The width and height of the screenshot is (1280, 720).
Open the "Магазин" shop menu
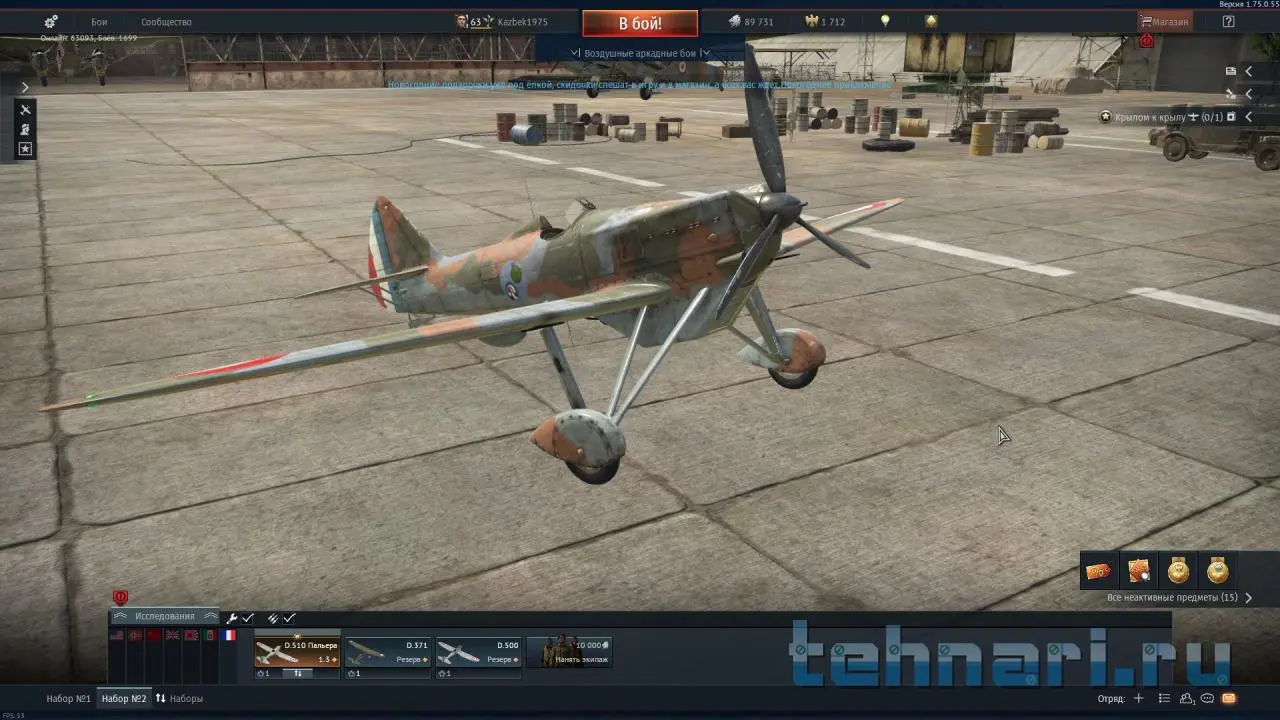[1165, 22]
